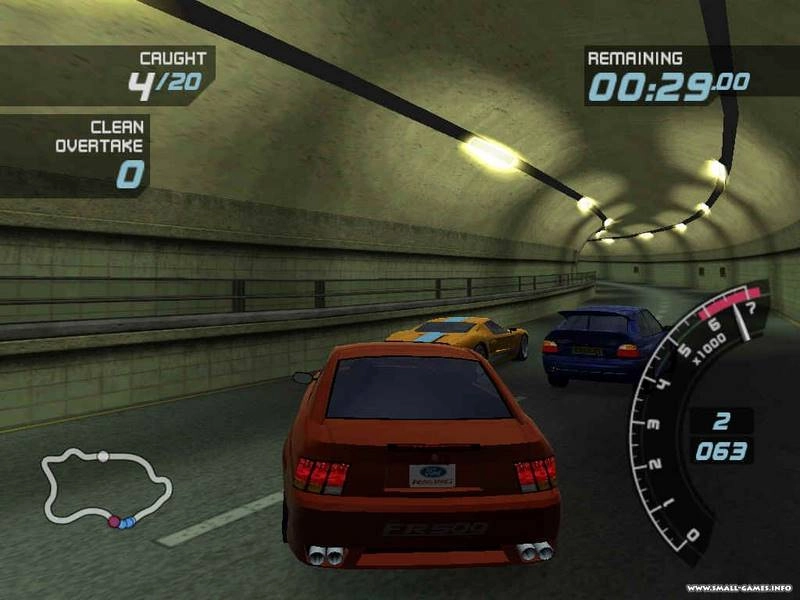The width and height of the screenshot is (800, 600).
Task: Click the track outline minimap
Action: (106, 488)
